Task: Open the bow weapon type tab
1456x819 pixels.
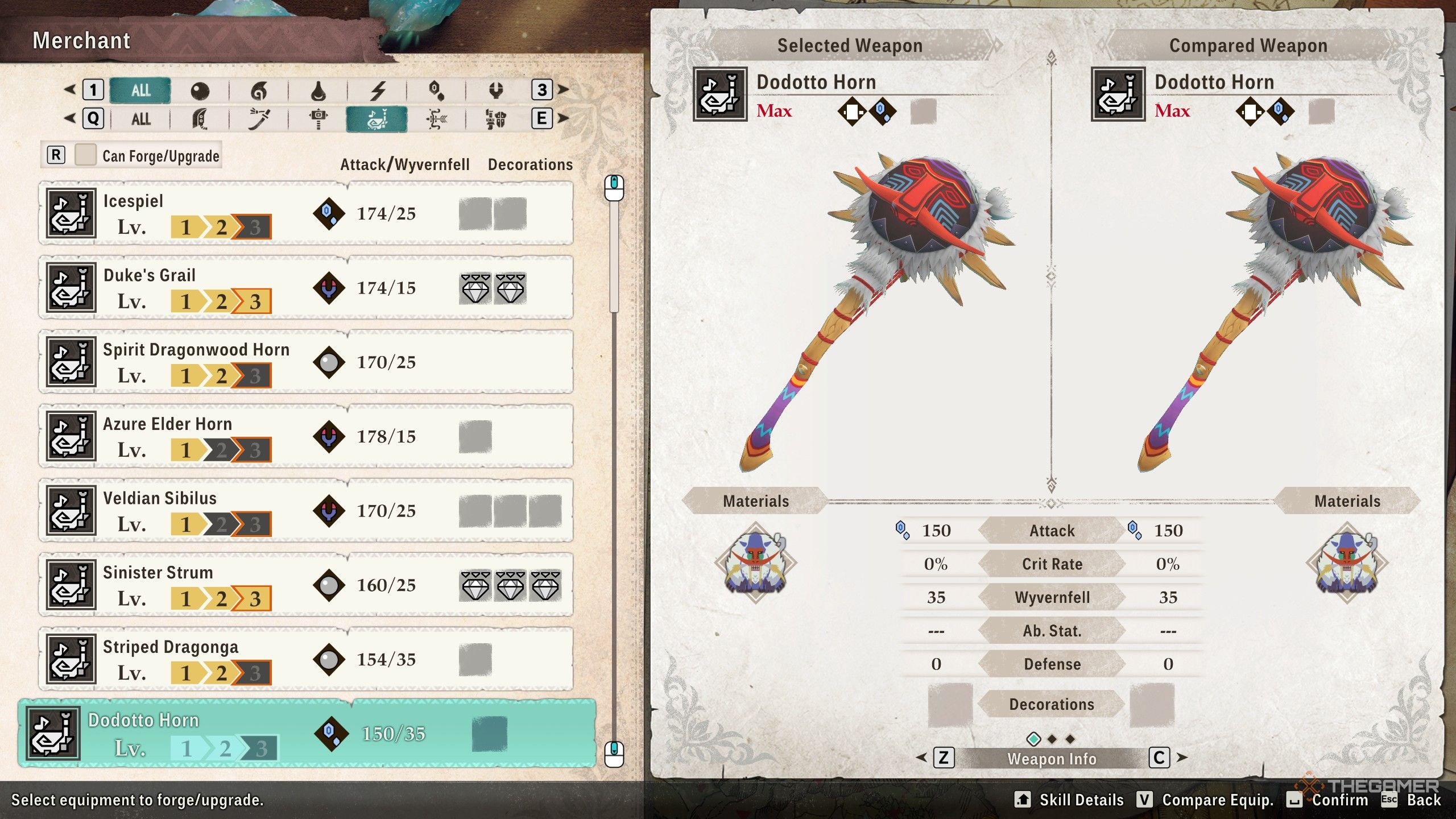Action: click(436, 119)
